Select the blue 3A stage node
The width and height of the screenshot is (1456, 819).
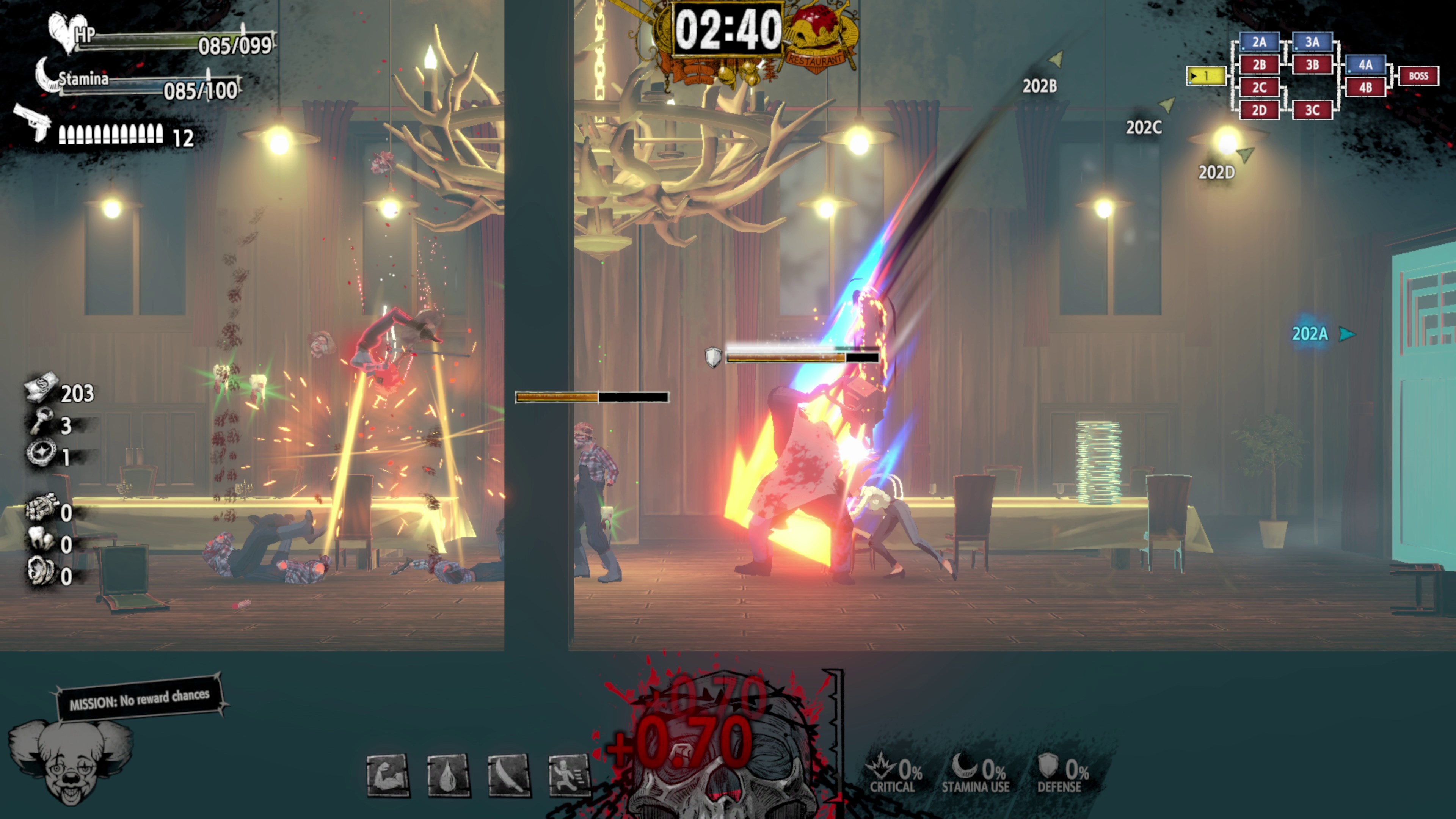[1312, 42]
